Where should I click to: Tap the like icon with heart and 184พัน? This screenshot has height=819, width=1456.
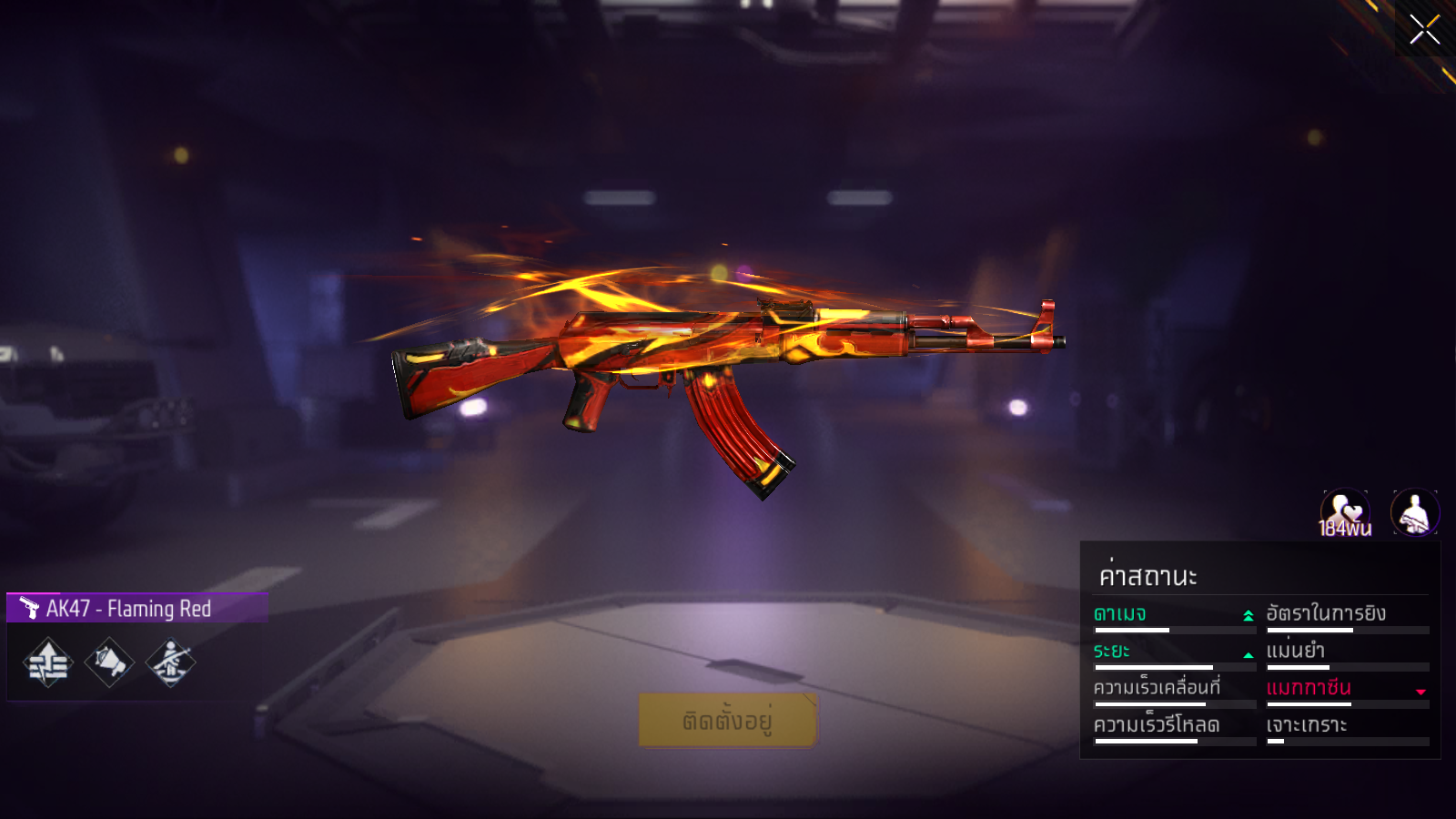1345,513
